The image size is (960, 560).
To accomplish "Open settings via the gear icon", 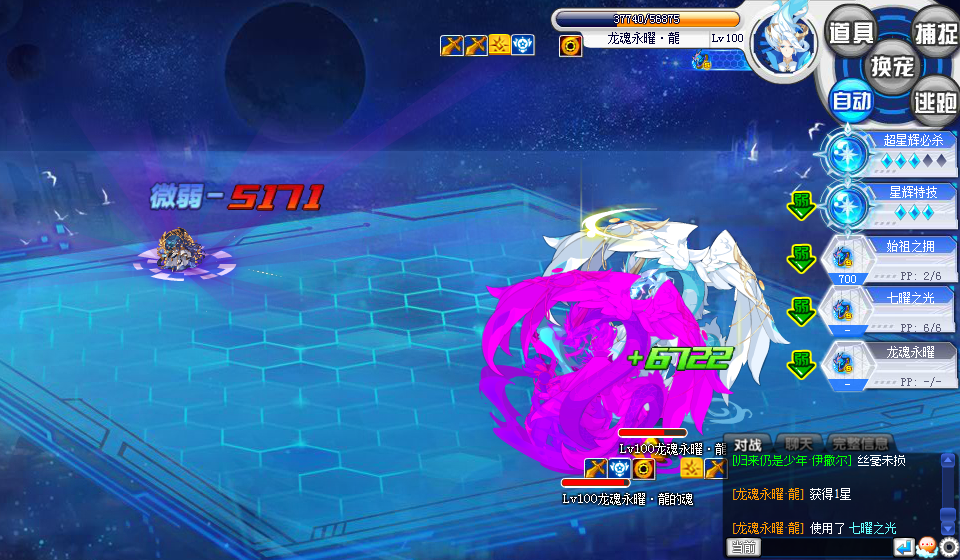I will coord(948,547).
